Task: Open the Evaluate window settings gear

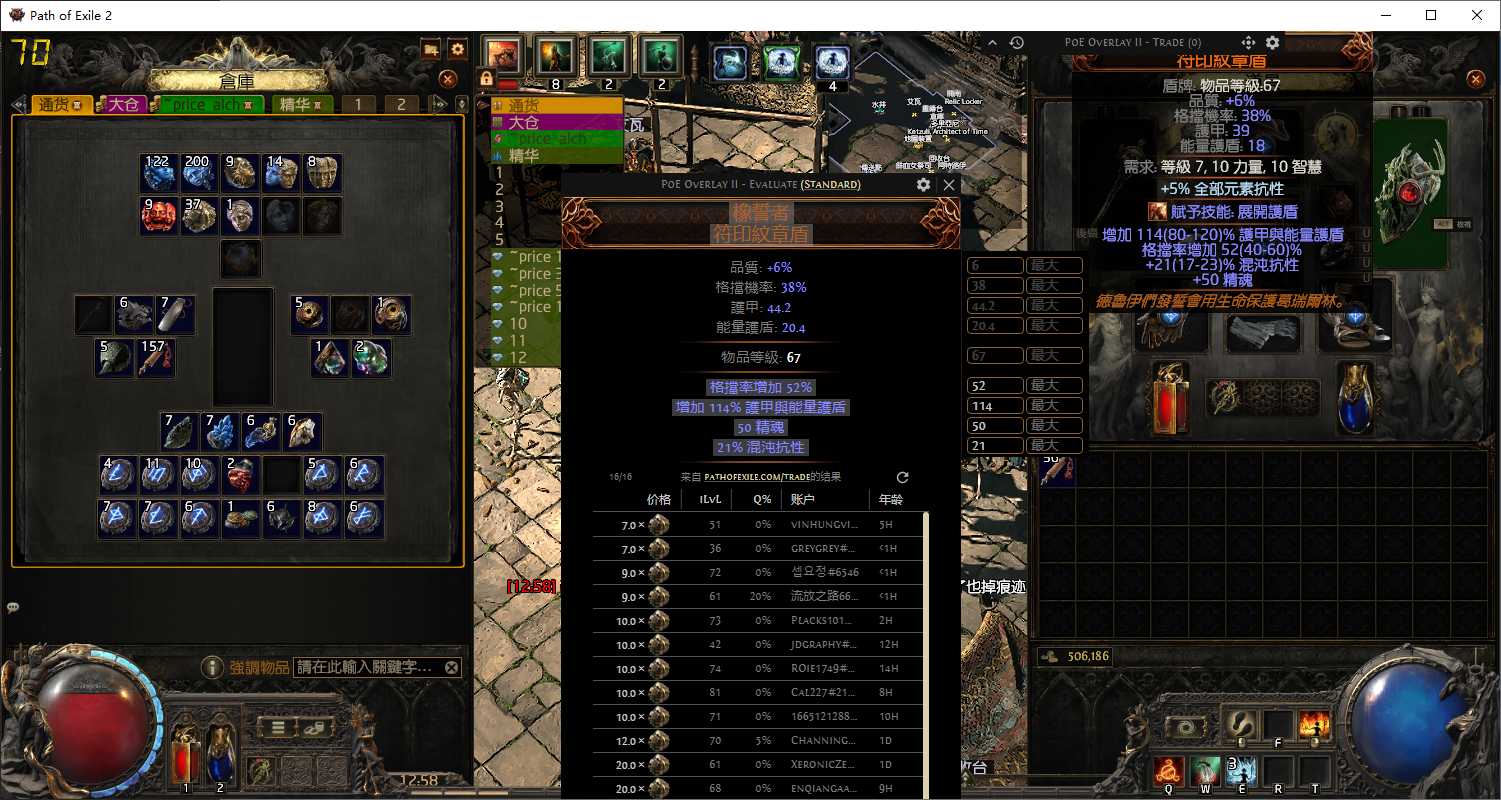Action: pos(924,185)
